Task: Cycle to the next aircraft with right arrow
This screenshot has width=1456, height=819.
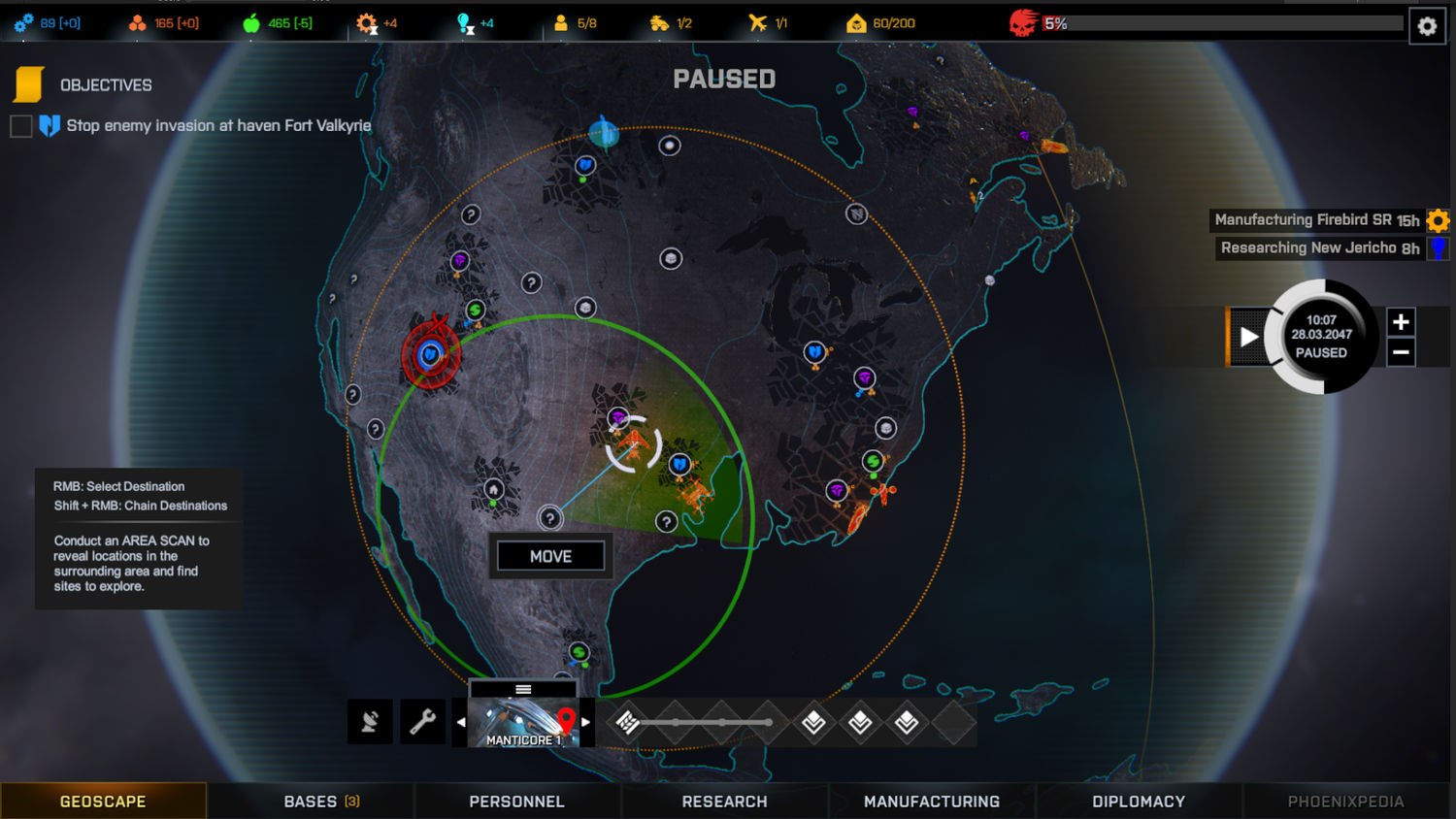Action: (x=585, y=723)
